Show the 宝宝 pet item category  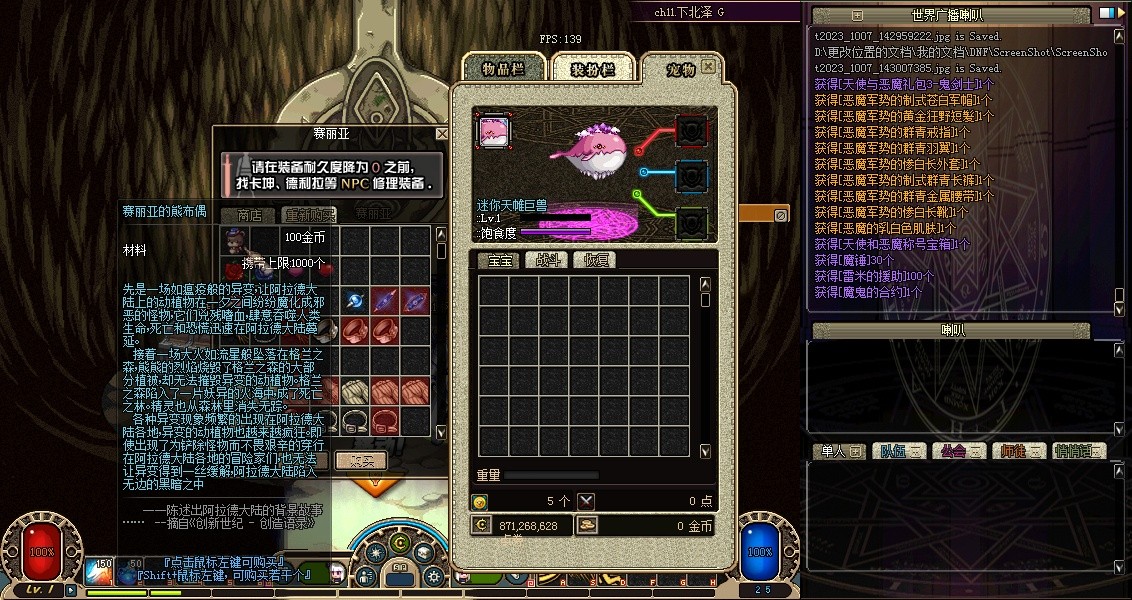(497, 260)
